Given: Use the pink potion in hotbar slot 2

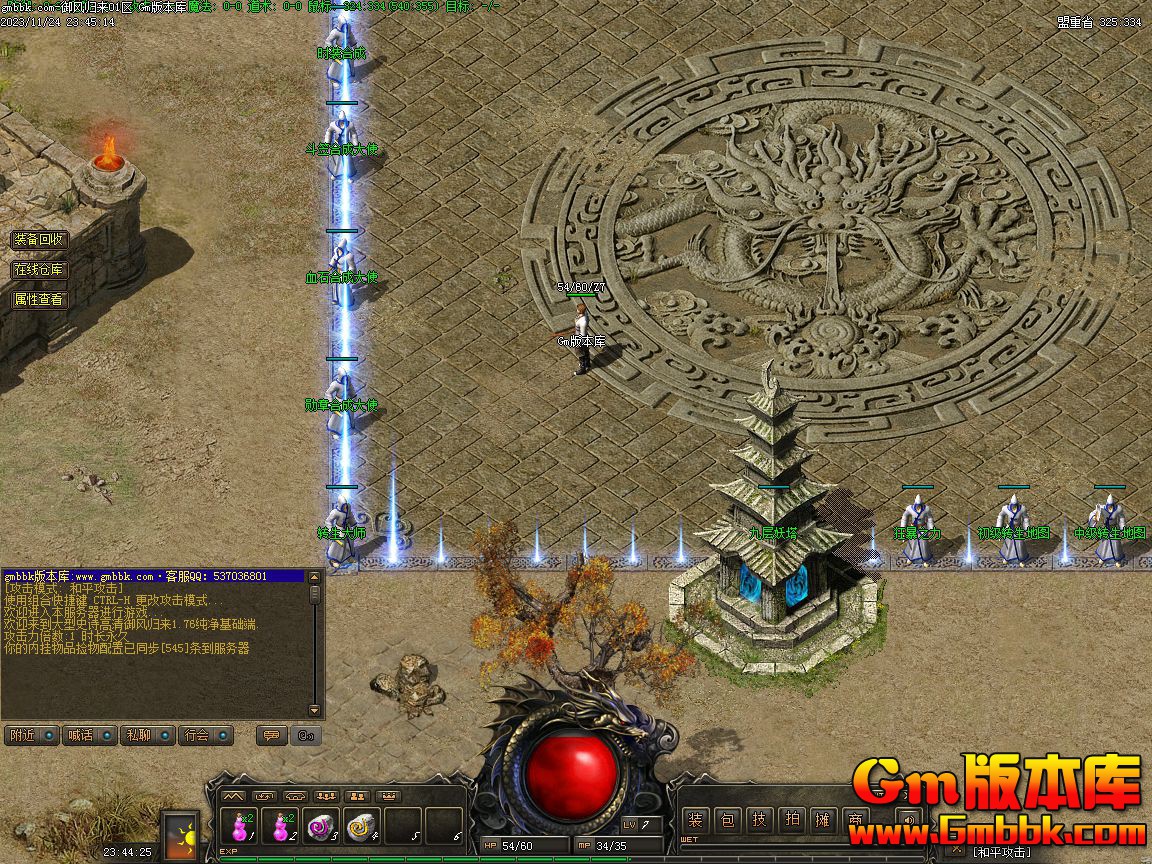Looking at the screenshot, I should coord(282,827).
